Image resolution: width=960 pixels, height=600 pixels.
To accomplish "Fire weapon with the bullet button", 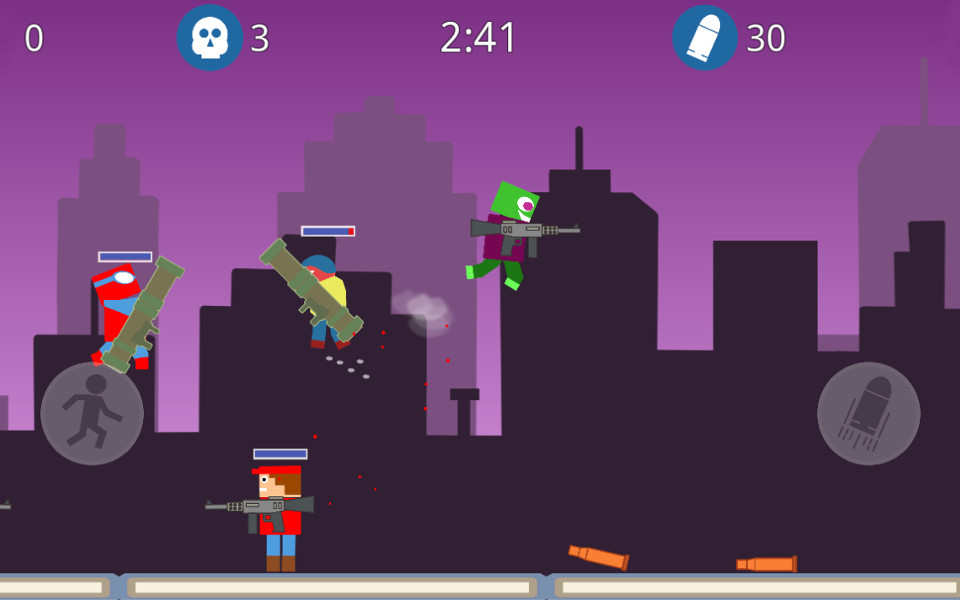I will [x=868, y=413].
